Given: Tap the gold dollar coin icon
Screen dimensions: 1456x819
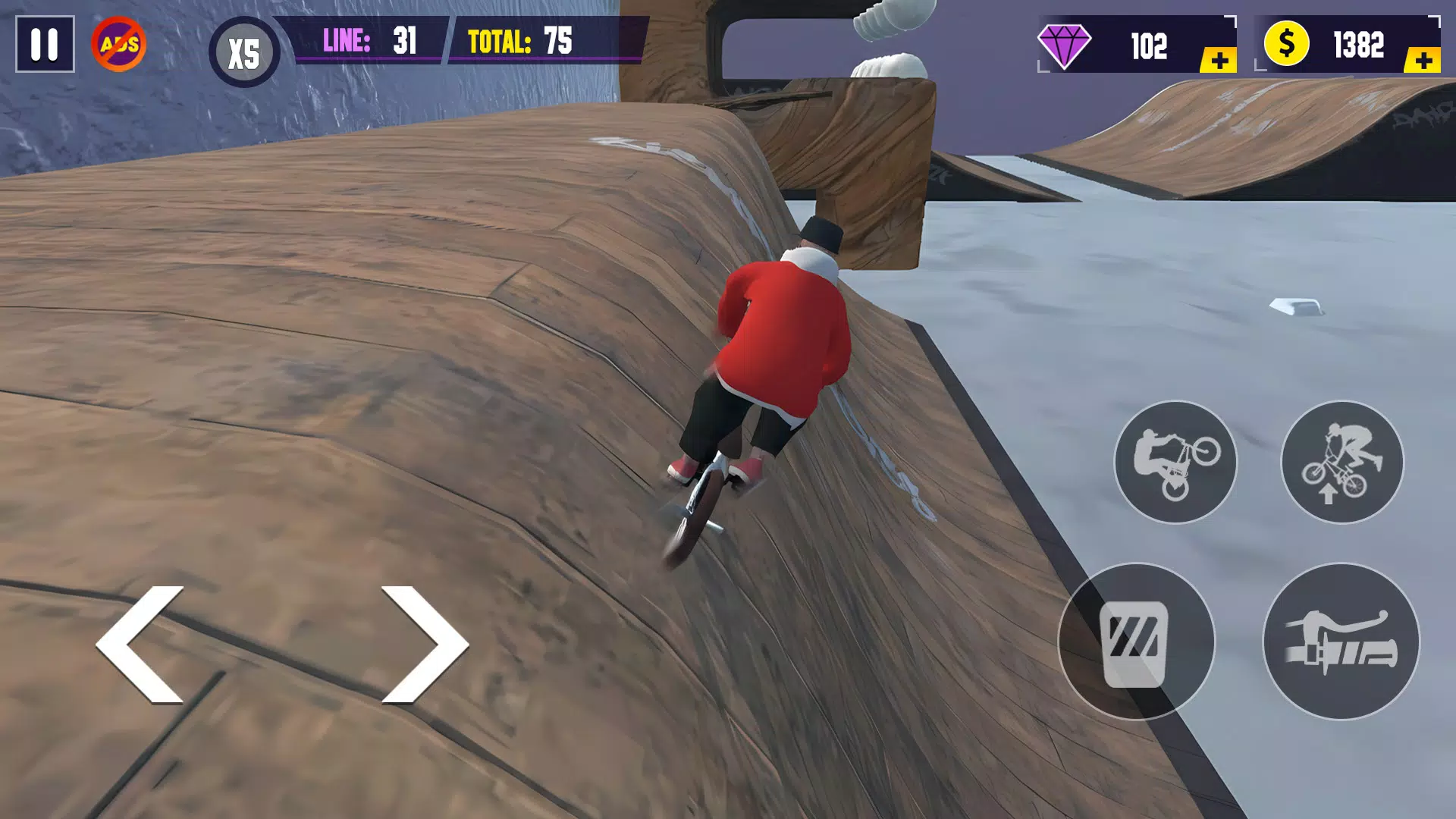Looking at the screenshot, I should pyautogui.click(x=1286, y=44).
